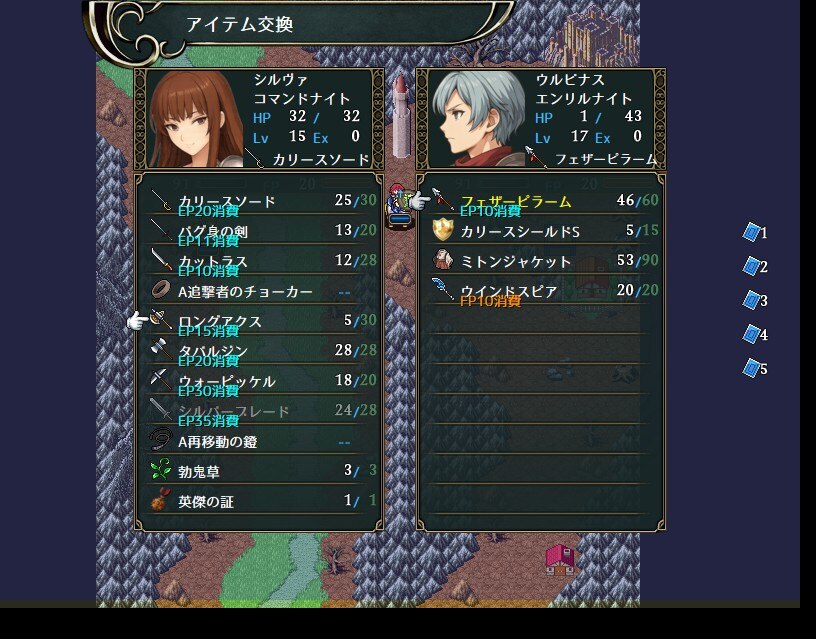Click the blue book icon numbered 1
The width and height of the screenshot is (816, 639).
point(752,232)
